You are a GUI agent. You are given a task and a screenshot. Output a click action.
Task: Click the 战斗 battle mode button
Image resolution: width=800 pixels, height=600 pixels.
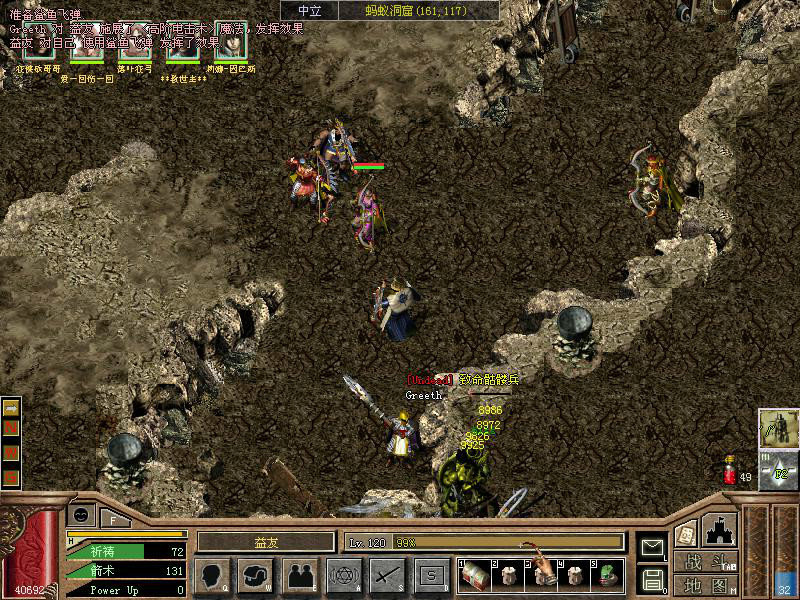point(711,562)
